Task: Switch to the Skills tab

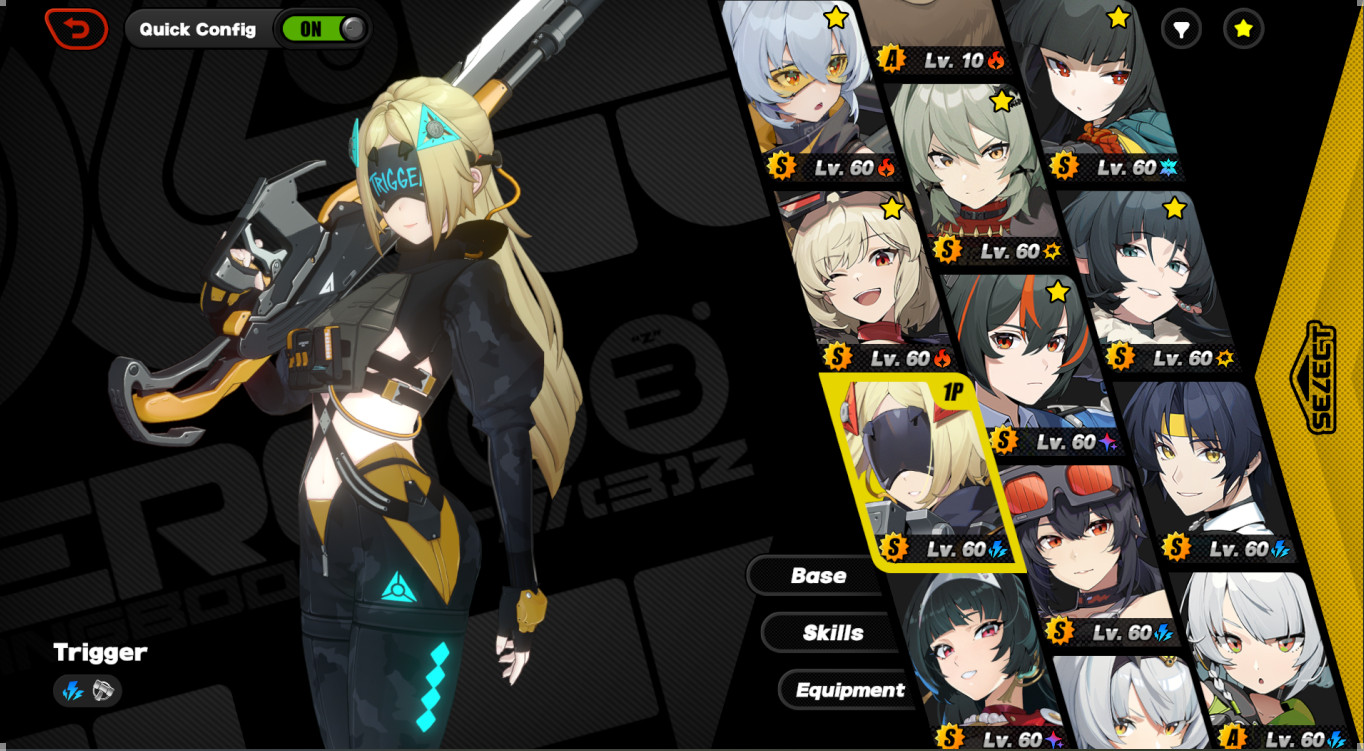Action: coord(831,632)
